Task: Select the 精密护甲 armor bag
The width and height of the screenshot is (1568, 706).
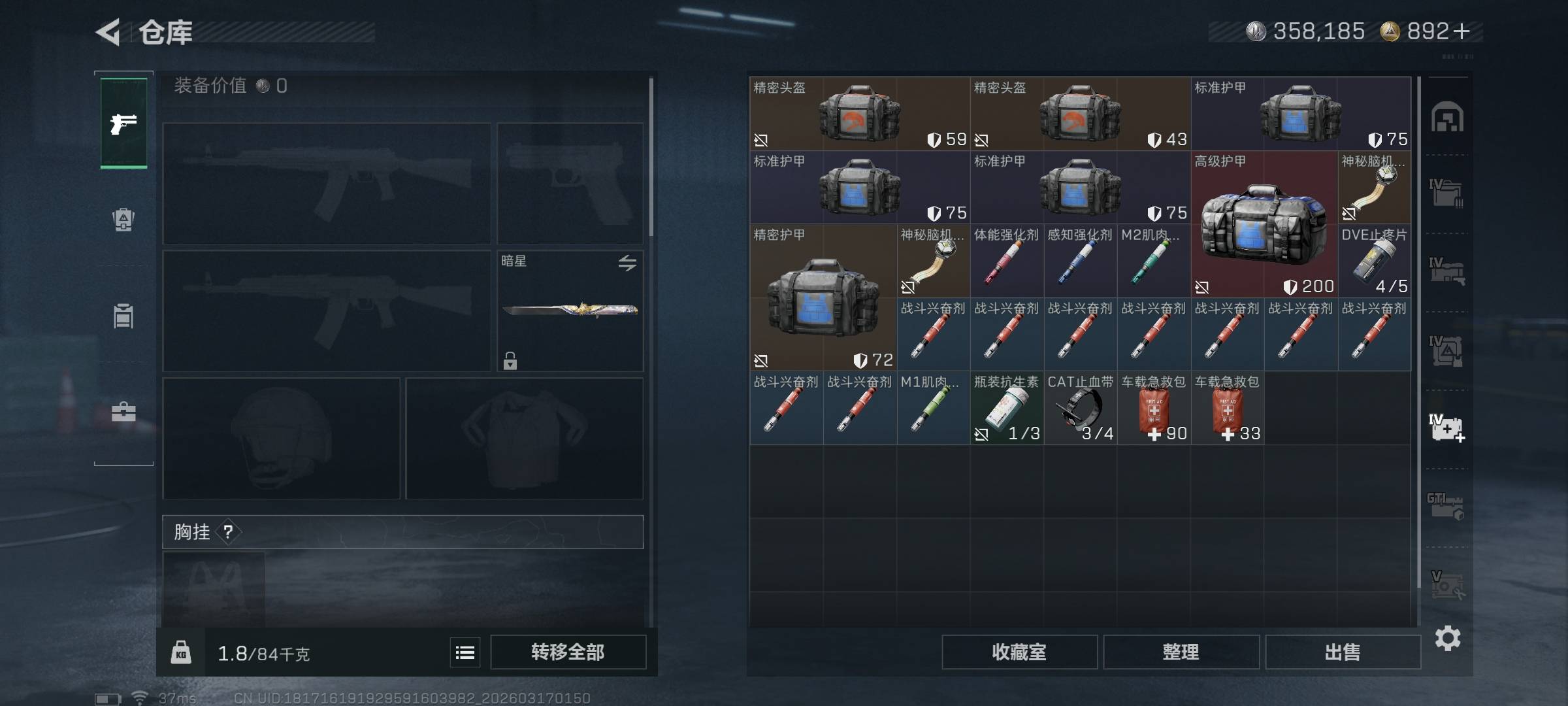Action: (x=823, y=298)
